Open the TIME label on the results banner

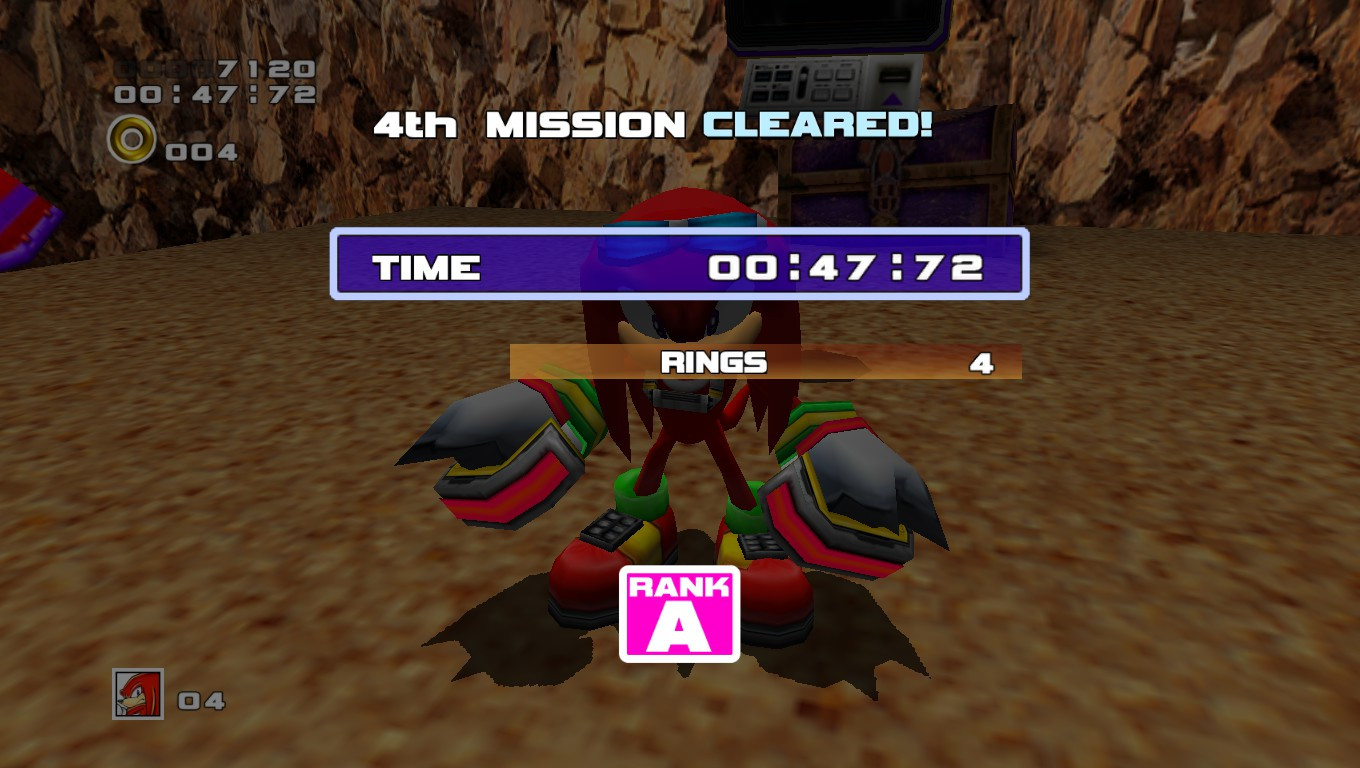(x=427, y=268)
